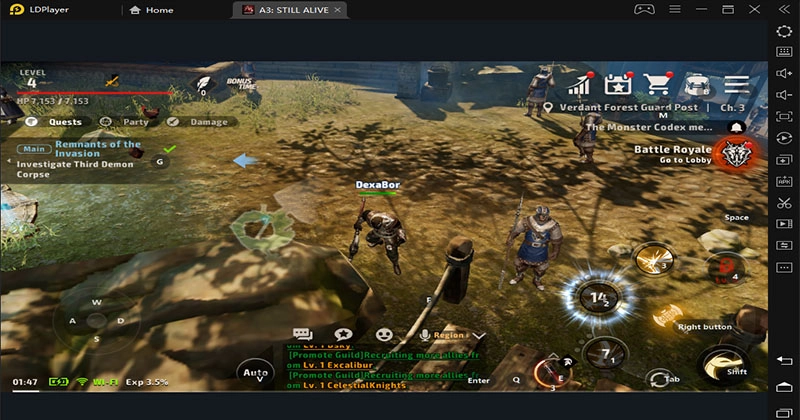Open the chat speech bubble icon
Viewport: 800px width, 420px height.
[x=303, y=335]
